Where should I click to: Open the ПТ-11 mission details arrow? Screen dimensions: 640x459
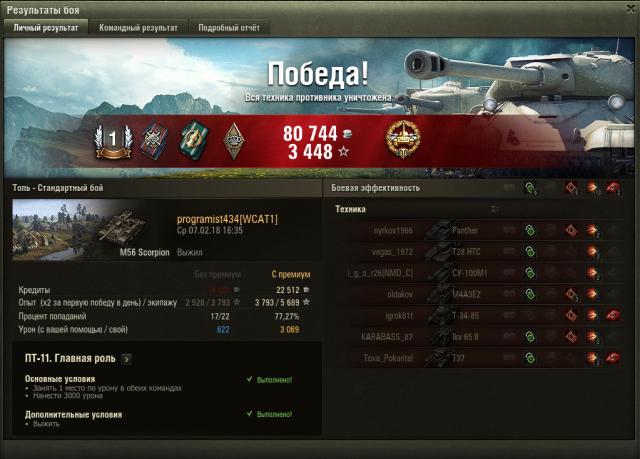tap(127, 359)
